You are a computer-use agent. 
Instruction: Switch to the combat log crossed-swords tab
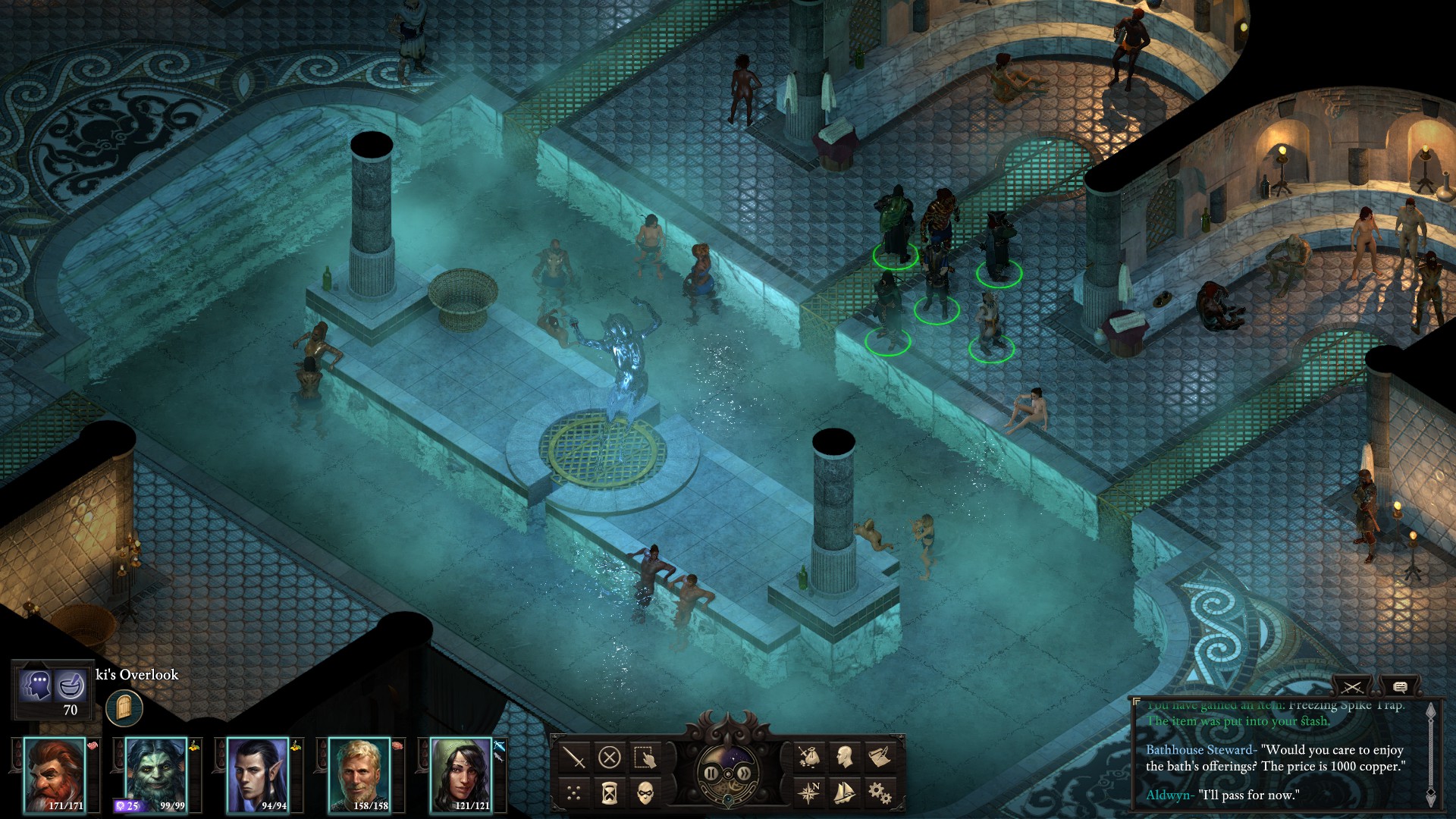(1351, 688)
